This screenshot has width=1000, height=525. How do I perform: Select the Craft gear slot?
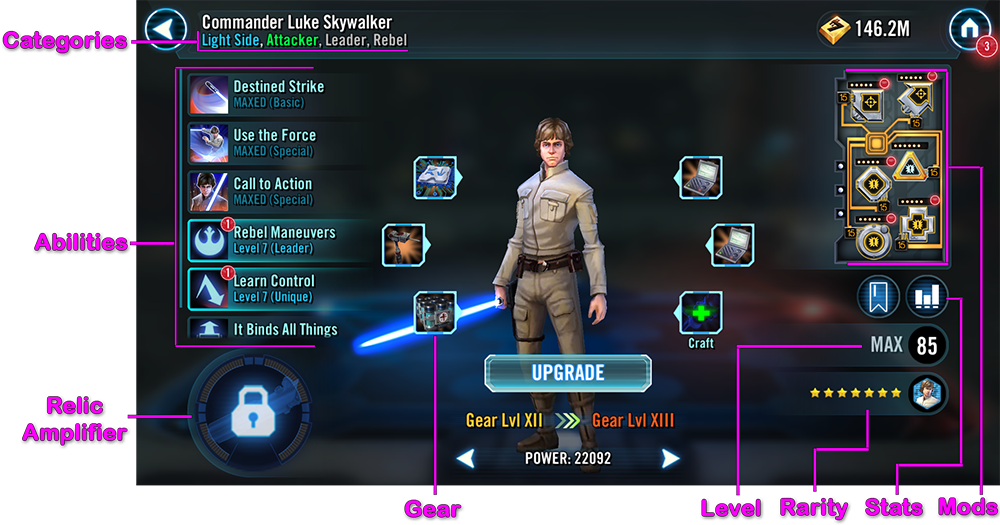point(701,312)
